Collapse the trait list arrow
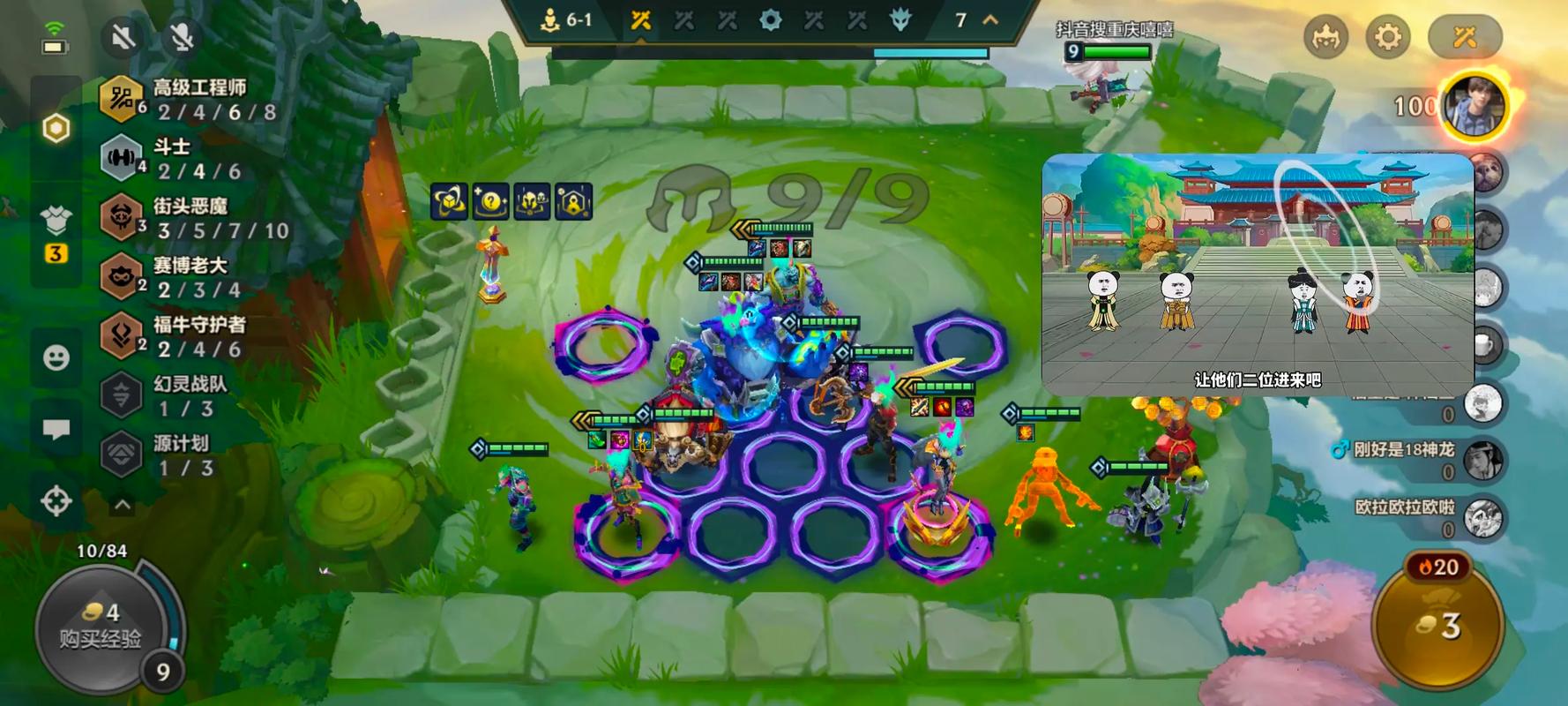This screenshot has height=706, width=1568. [x=123, y=506]
